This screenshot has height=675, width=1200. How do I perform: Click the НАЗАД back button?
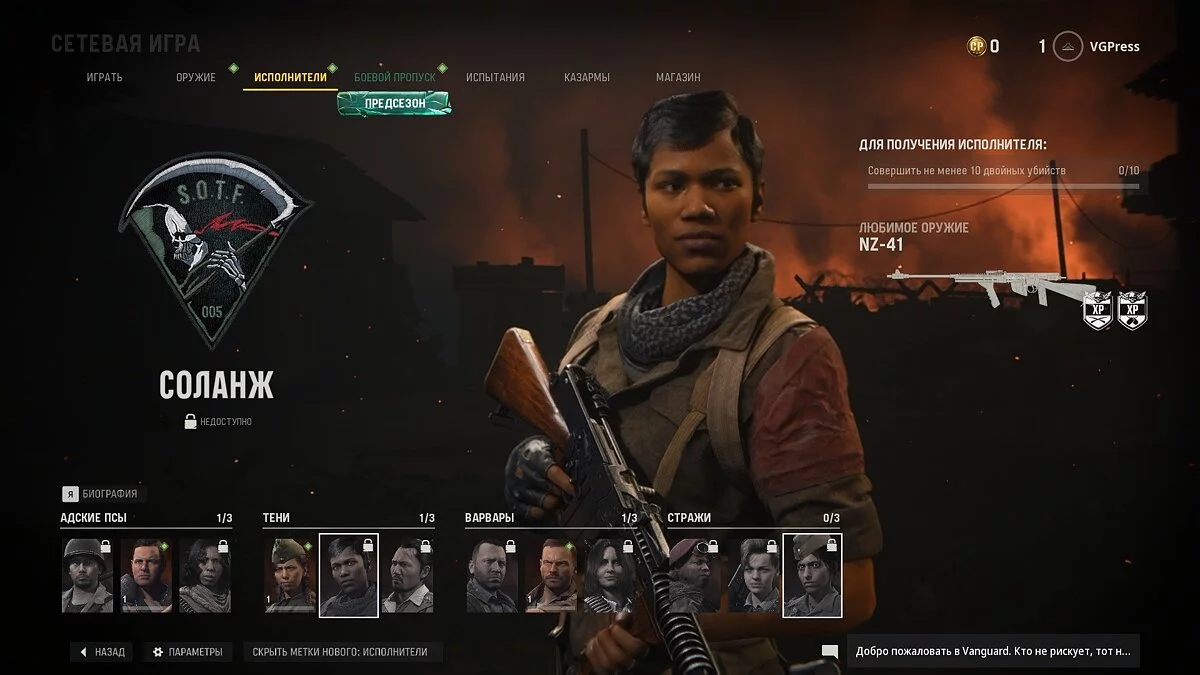pyautogui.click(x=101, y=652)
